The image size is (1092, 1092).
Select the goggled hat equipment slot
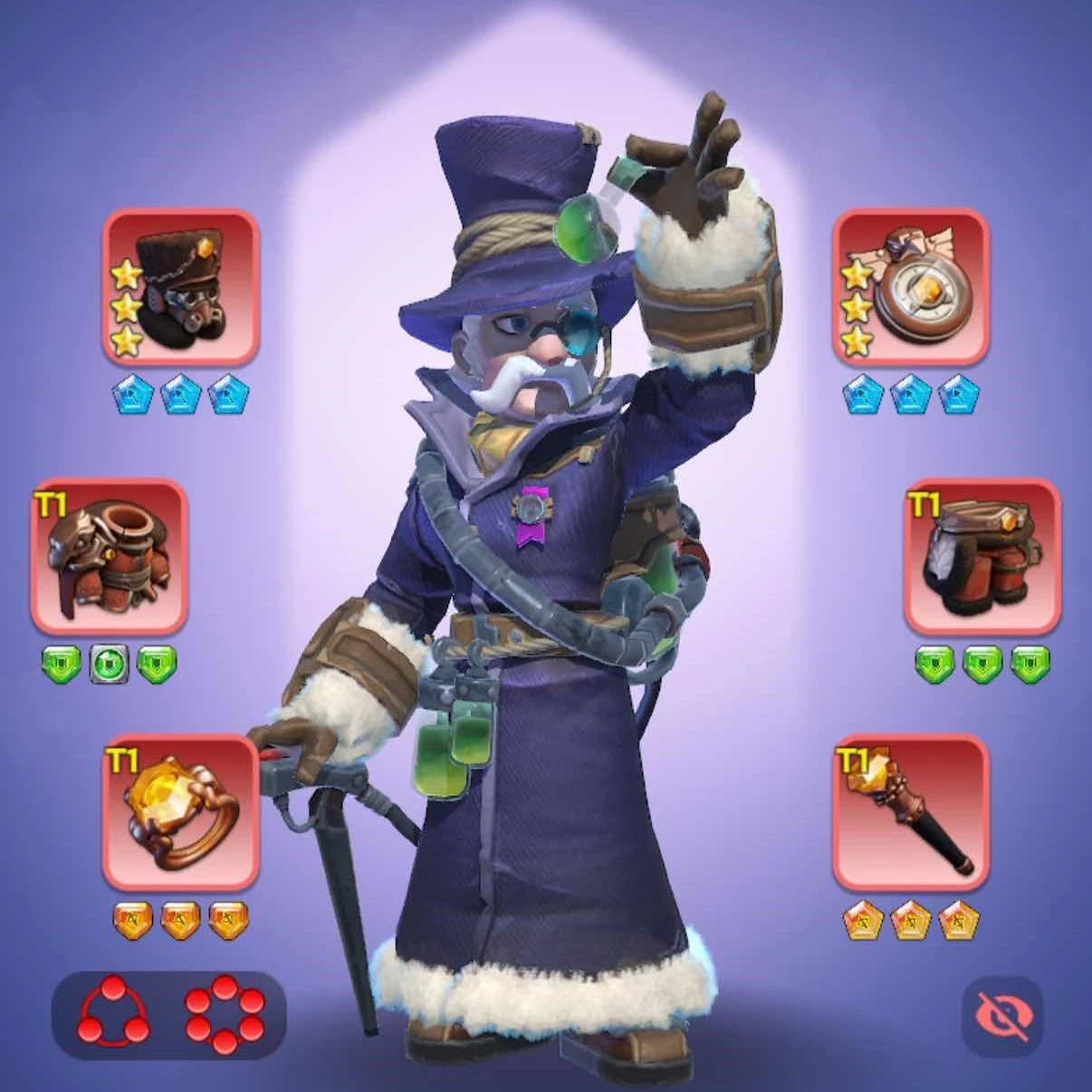(x=181, y=287)
